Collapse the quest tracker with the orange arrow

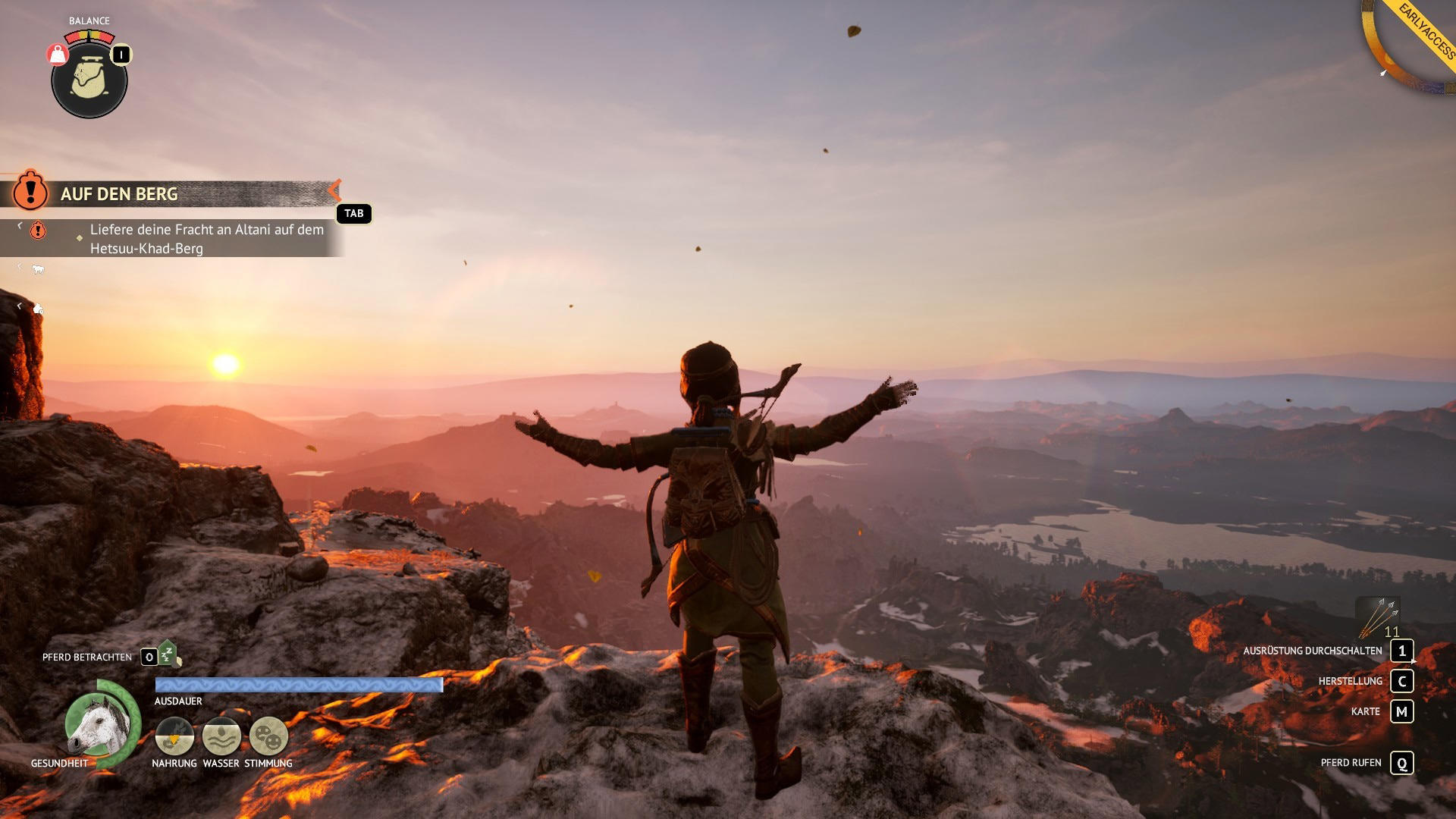tap(334, 190)
